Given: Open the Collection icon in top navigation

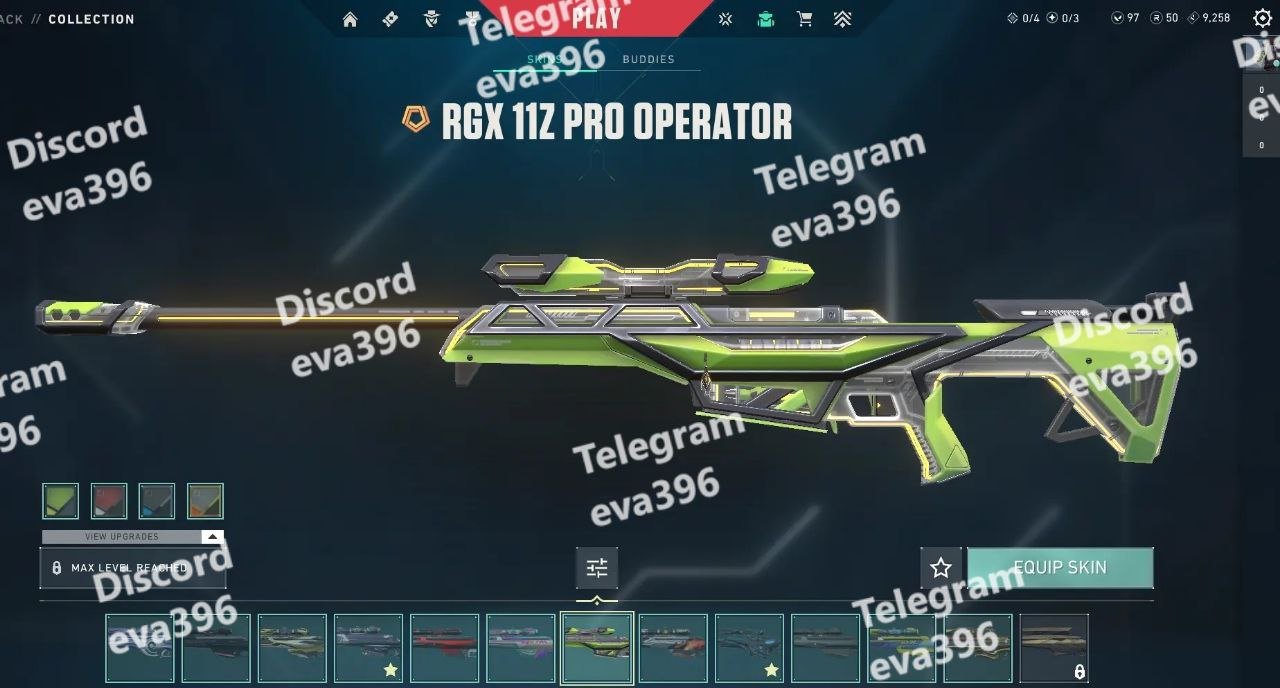Looking at the screenshot, I should (x=765, y=19).
